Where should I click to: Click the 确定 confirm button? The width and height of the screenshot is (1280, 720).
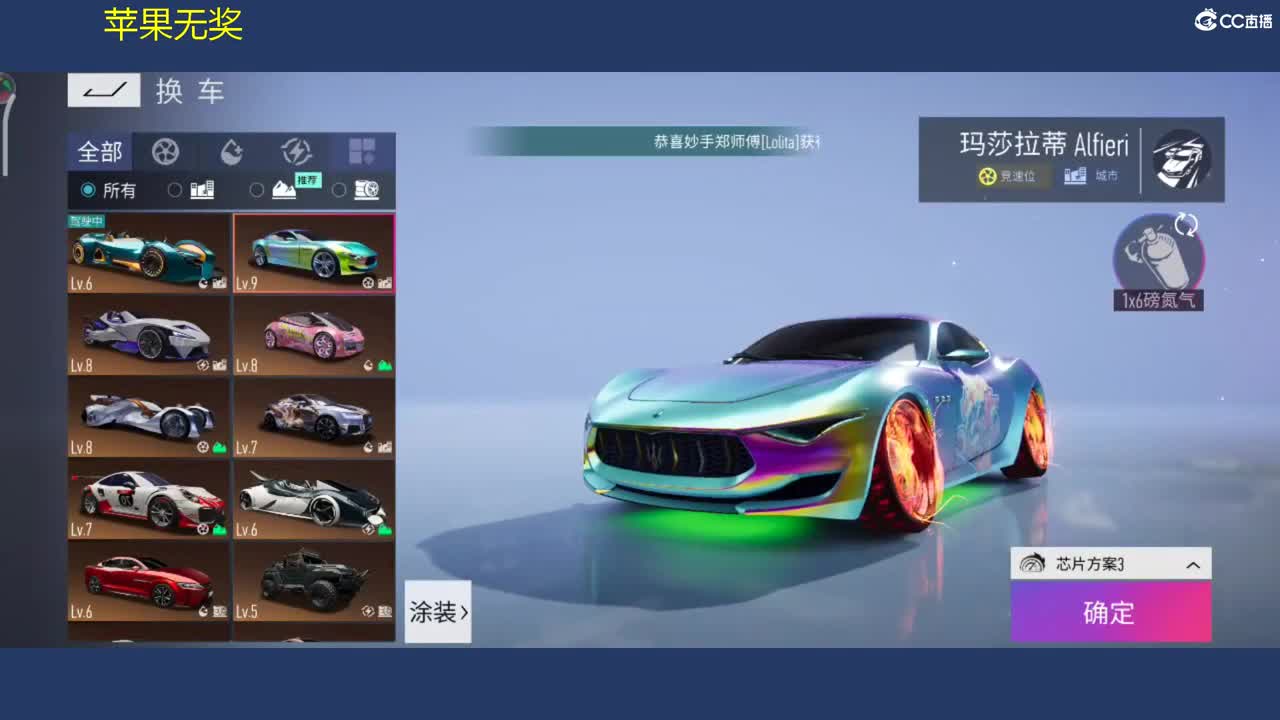coord(1110,613)
